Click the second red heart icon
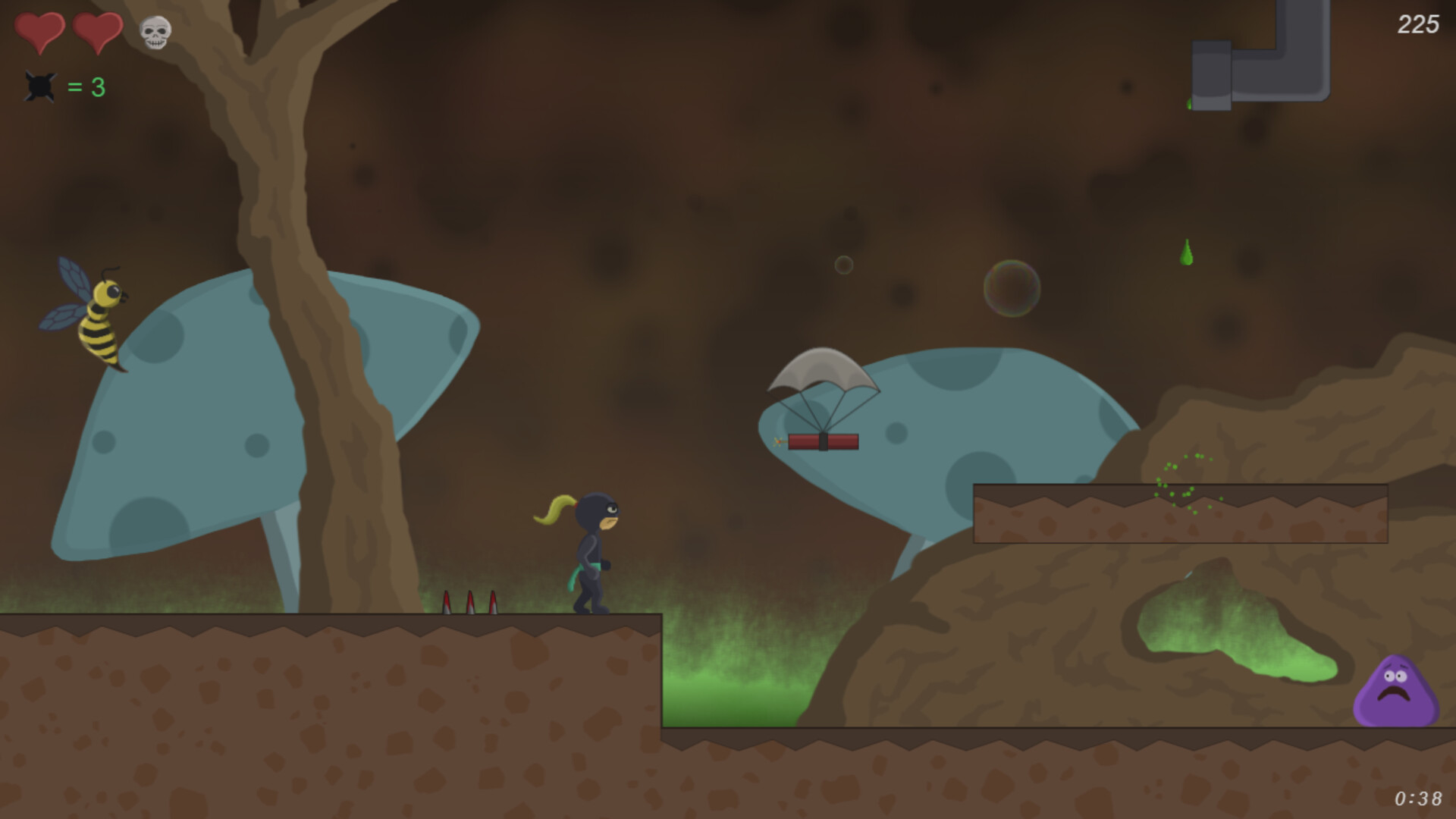1456x819 pixels. [99, 32]
